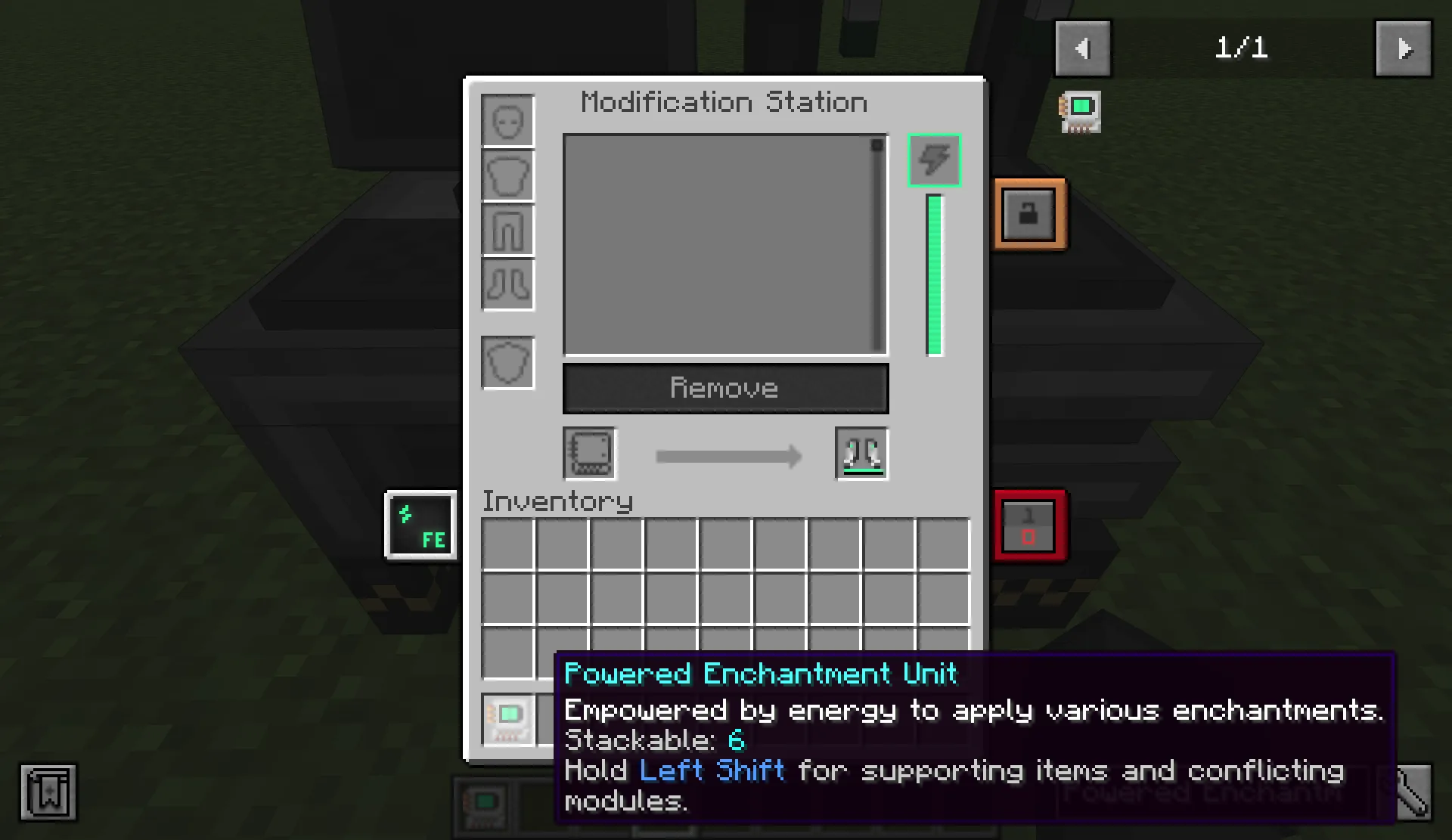Open the banner icon in bottom-left corner
This screenshot has width=1452, height=840.
48,792
